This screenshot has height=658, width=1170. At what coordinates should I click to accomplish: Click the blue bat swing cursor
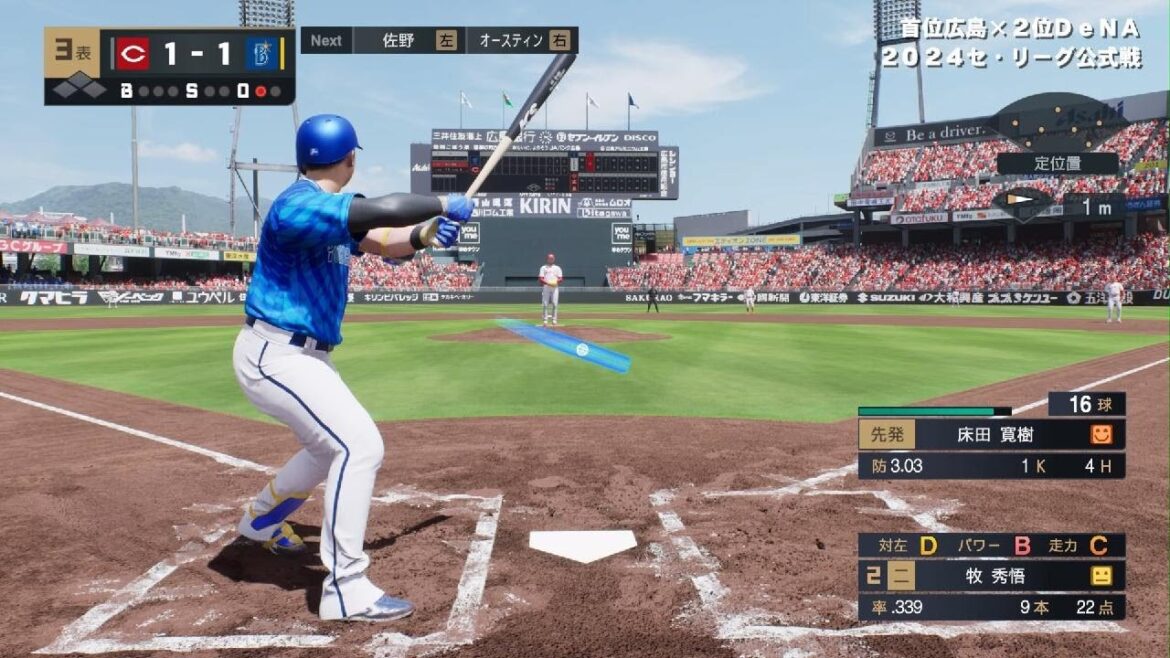(x=567, y=346)
